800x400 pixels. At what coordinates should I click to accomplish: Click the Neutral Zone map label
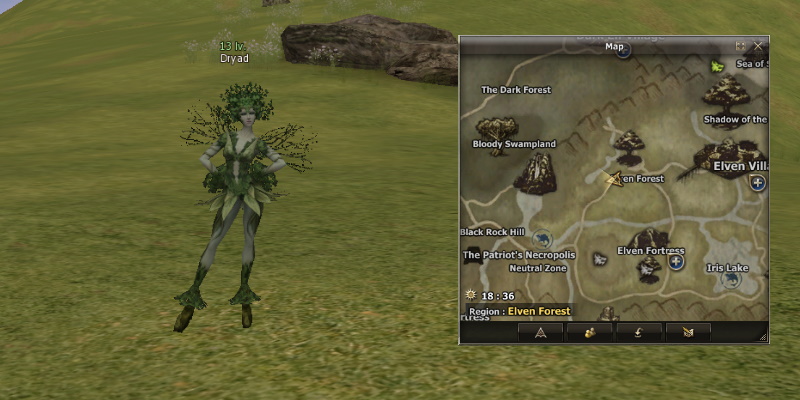click(x=538, y=268)
